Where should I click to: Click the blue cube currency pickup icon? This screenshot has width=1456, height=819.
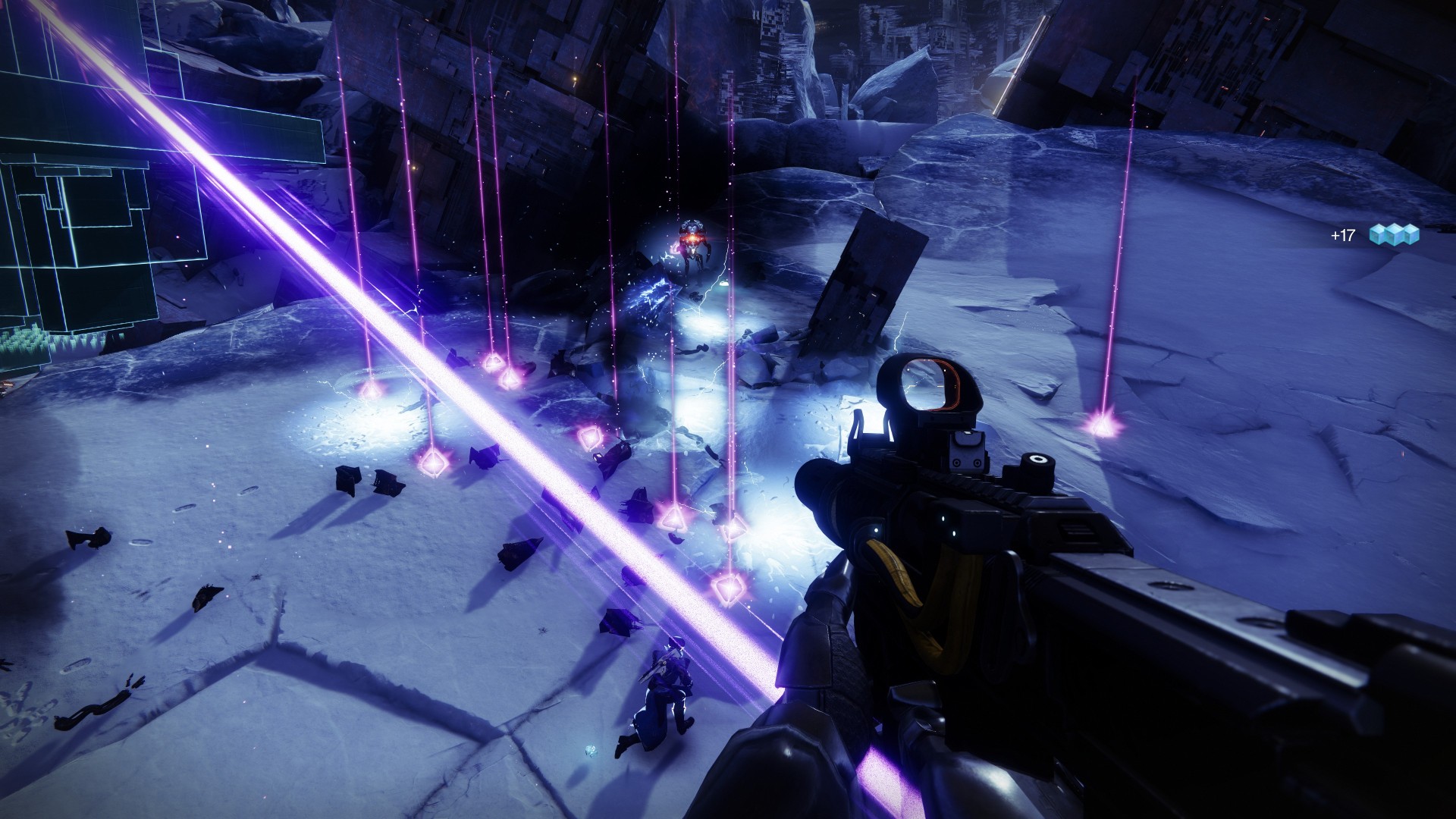click(1394, 236)
